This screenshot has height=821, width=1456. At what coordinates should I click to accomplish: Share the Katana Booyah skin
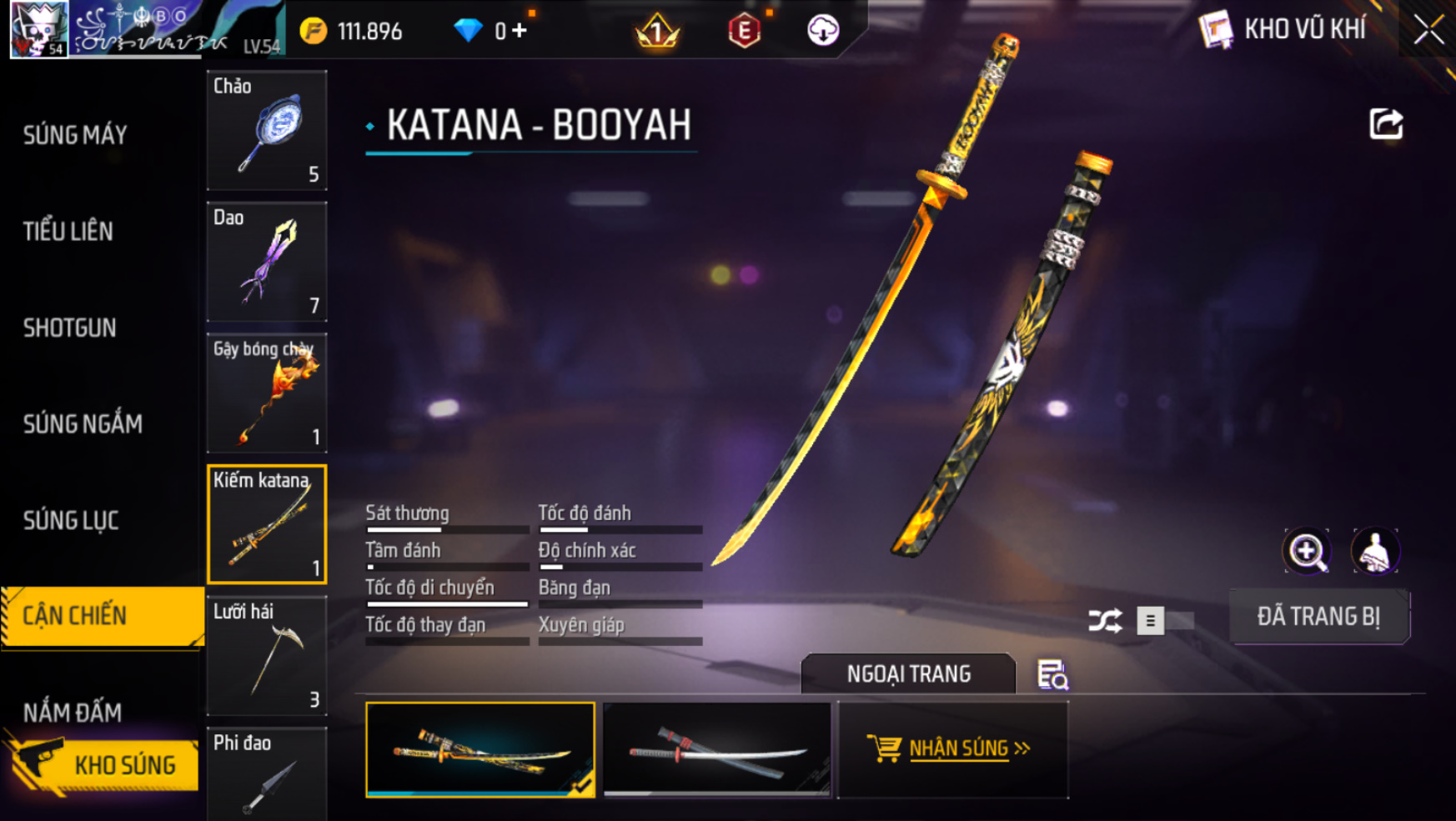pyautogui.click(x=1386, y=125)
